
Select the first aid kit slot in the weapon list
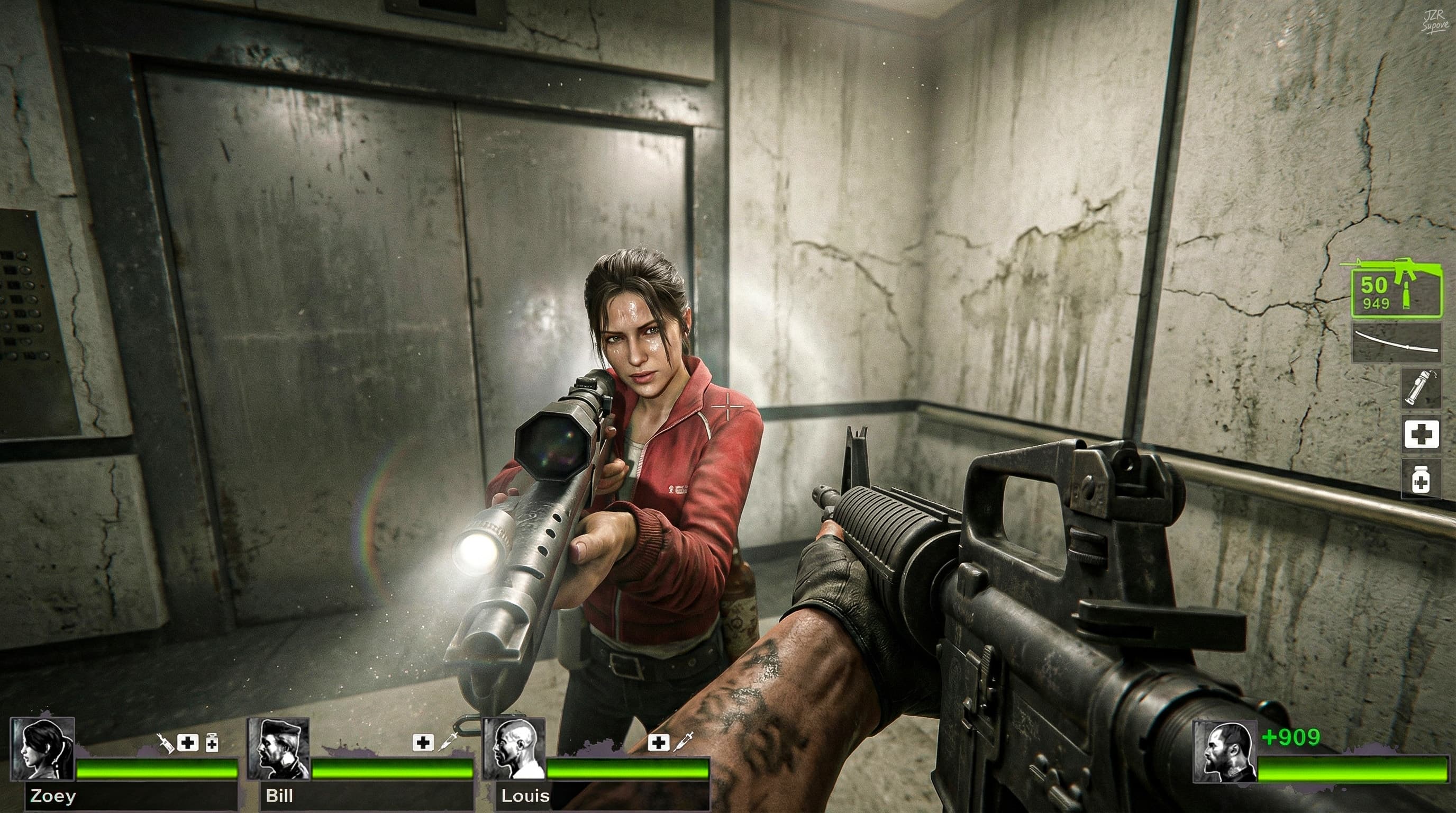pos(1422,434)
